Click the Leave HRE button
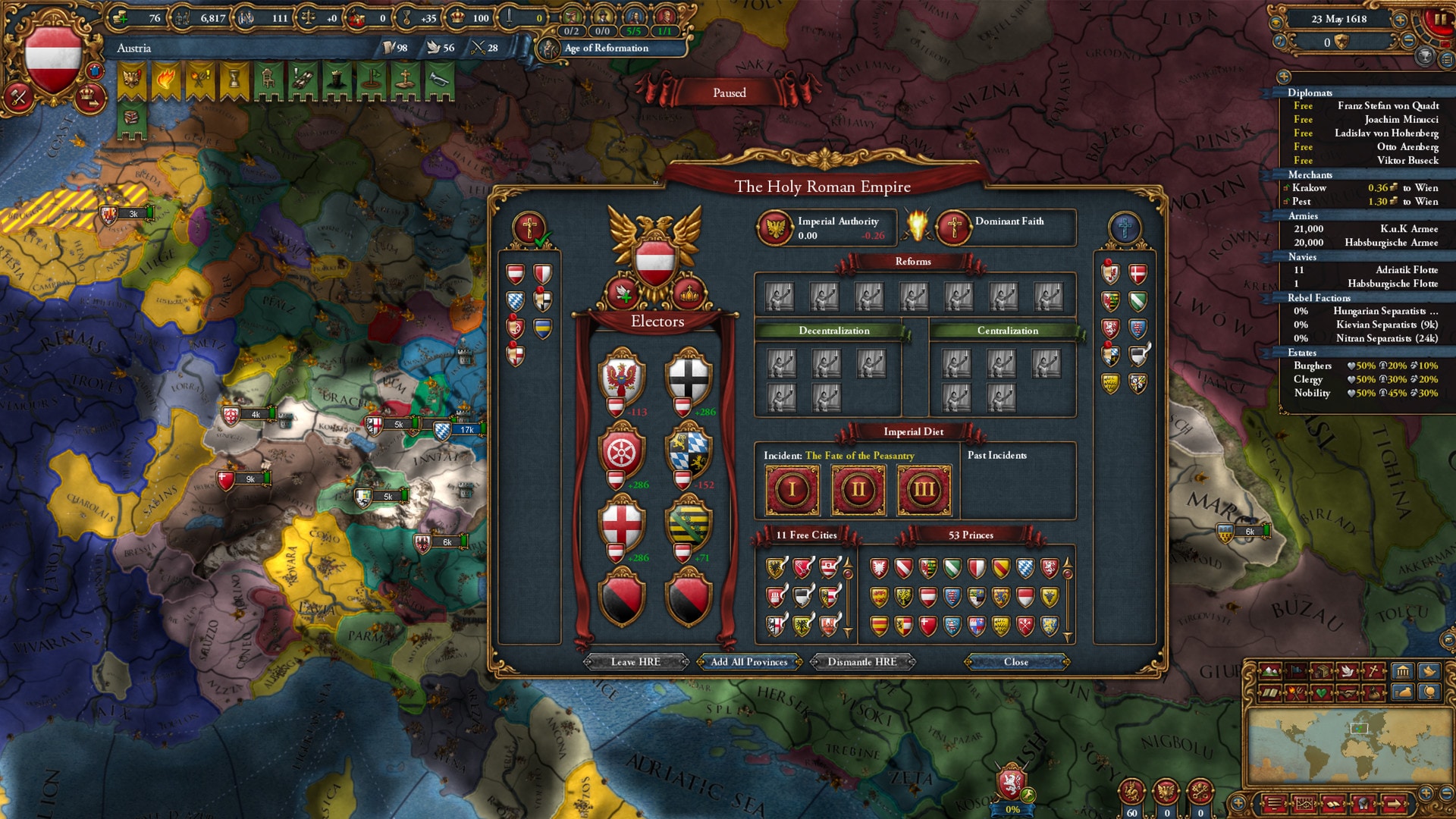Viewport: 1456px width, 819px height. pos(635,662)
